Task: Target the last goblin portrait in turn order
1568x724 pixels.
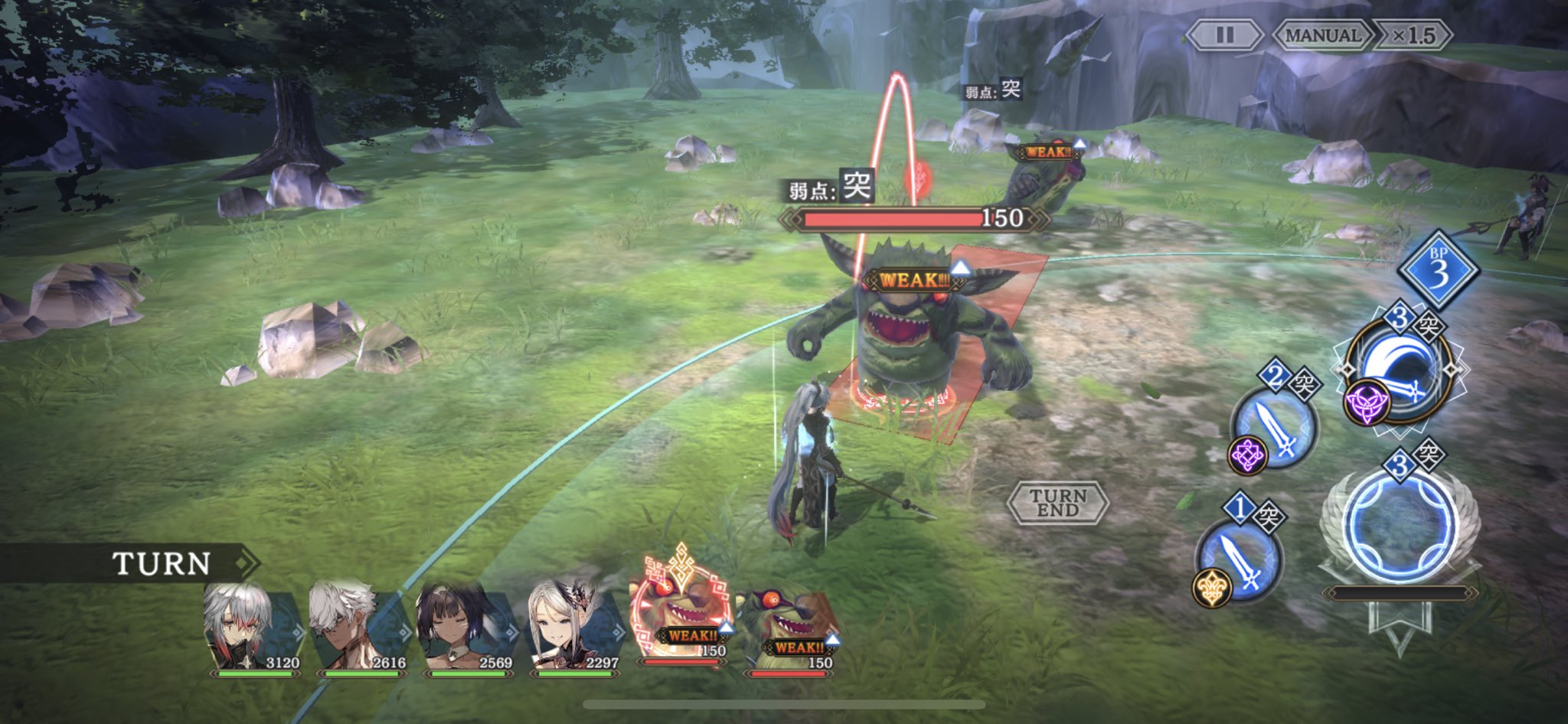Action: [787, 628]
